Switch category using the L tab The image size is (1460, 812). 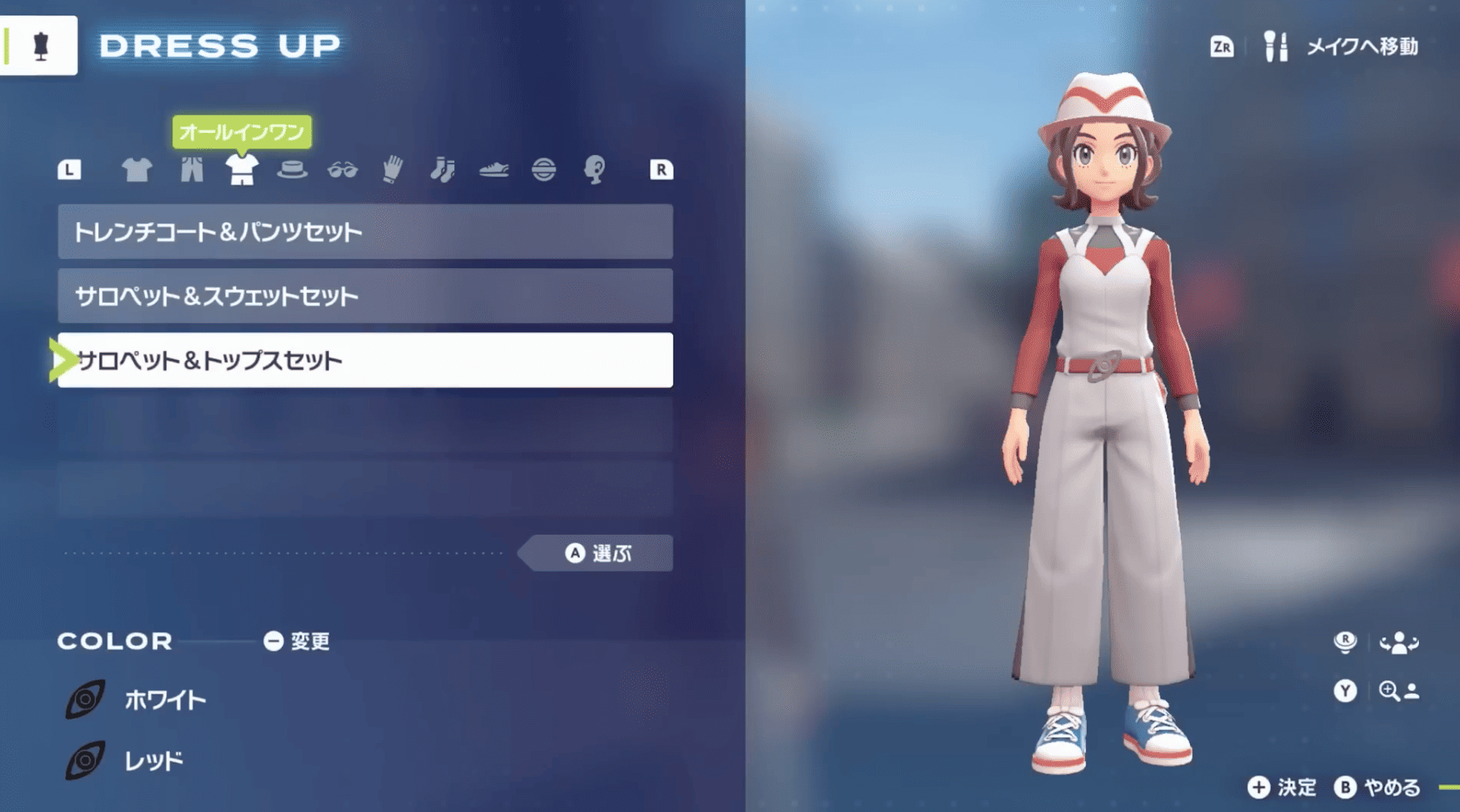(x=70, y=170)
